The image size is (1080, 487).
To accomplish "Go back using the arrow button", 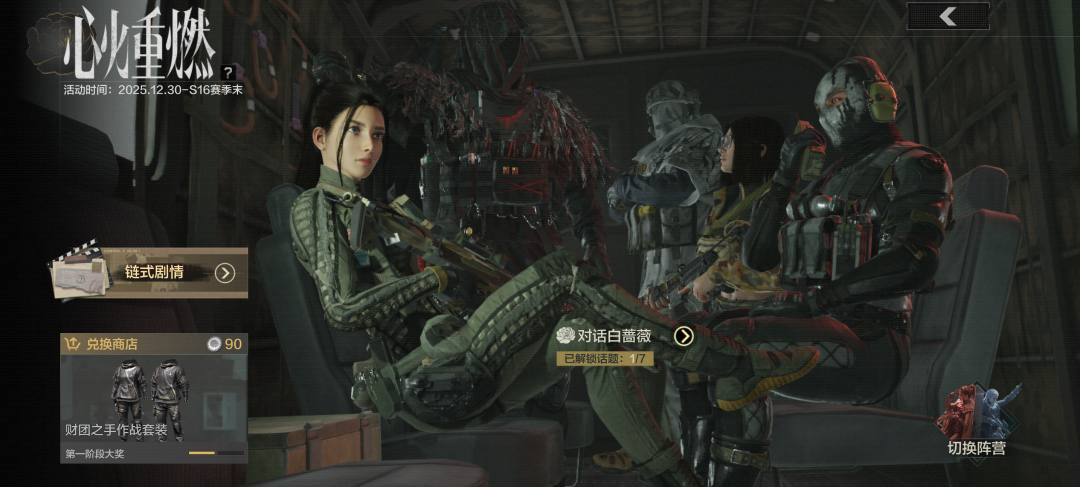I will coord(948,16).
